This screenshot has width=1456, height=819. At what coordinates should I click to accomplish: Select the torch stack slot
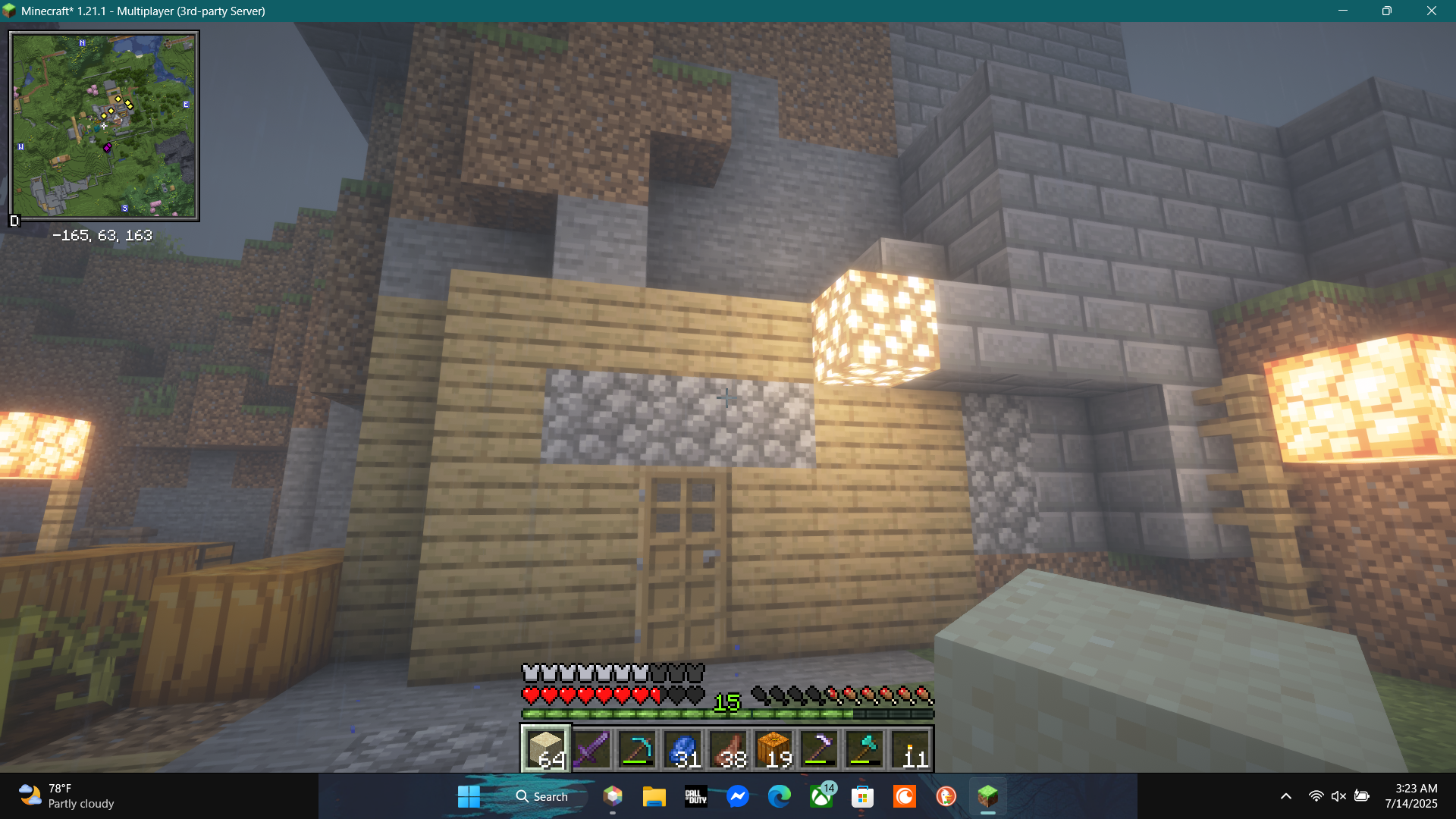tap(910, 748)
